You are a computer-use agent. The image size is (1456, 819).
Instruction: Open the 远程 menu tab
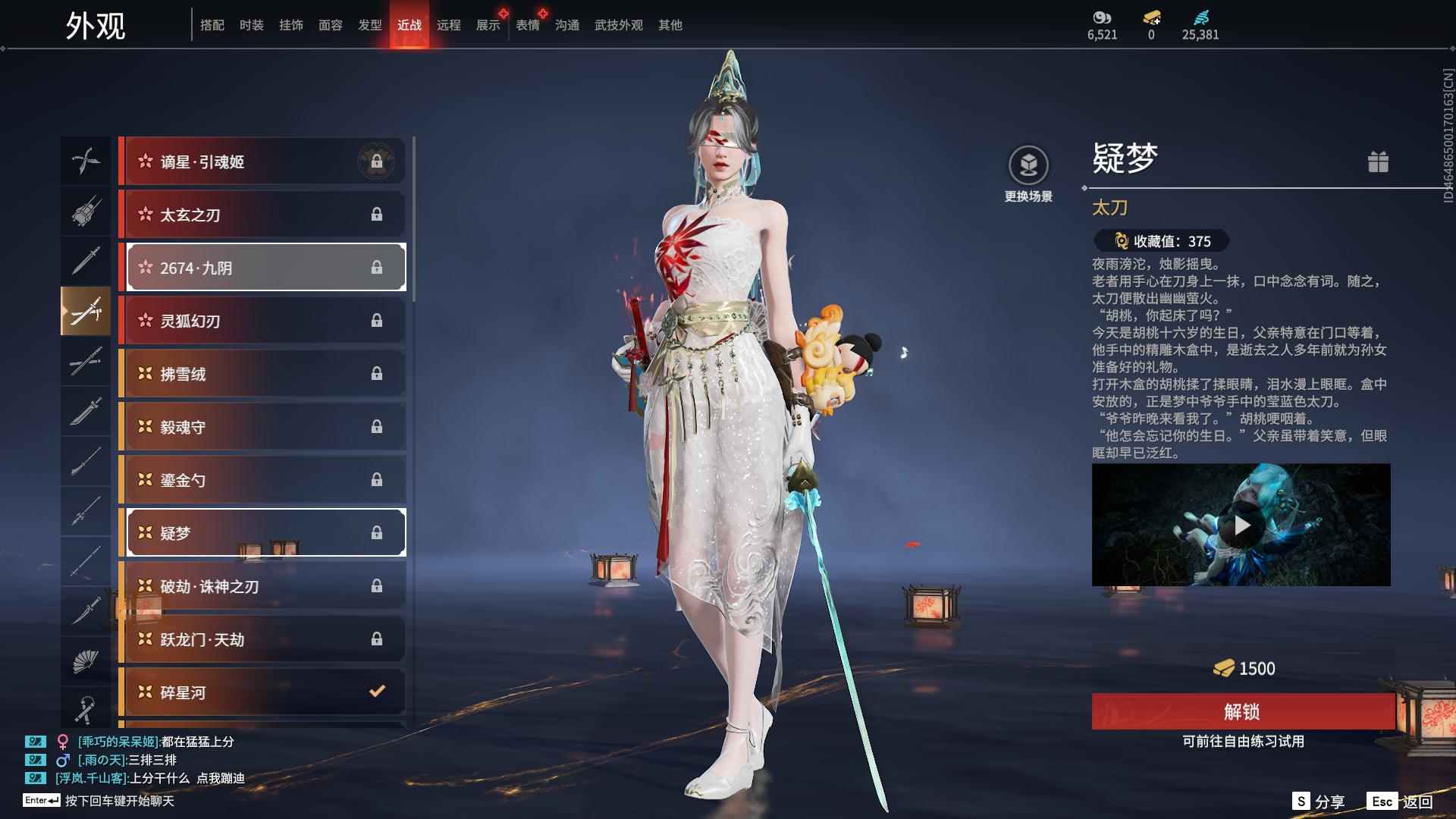tap(450, 24)
